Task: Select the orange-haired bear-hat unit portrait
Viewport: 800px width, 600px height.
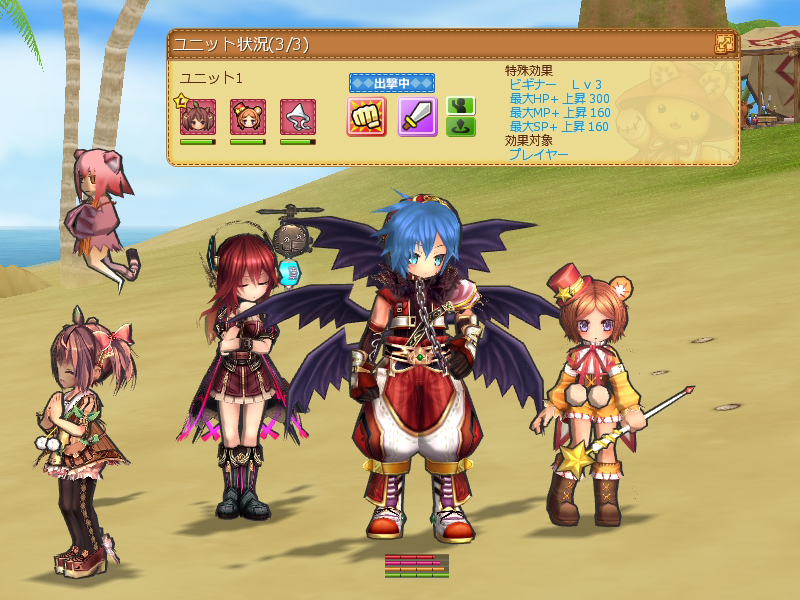Action: [x=248, y=117]
